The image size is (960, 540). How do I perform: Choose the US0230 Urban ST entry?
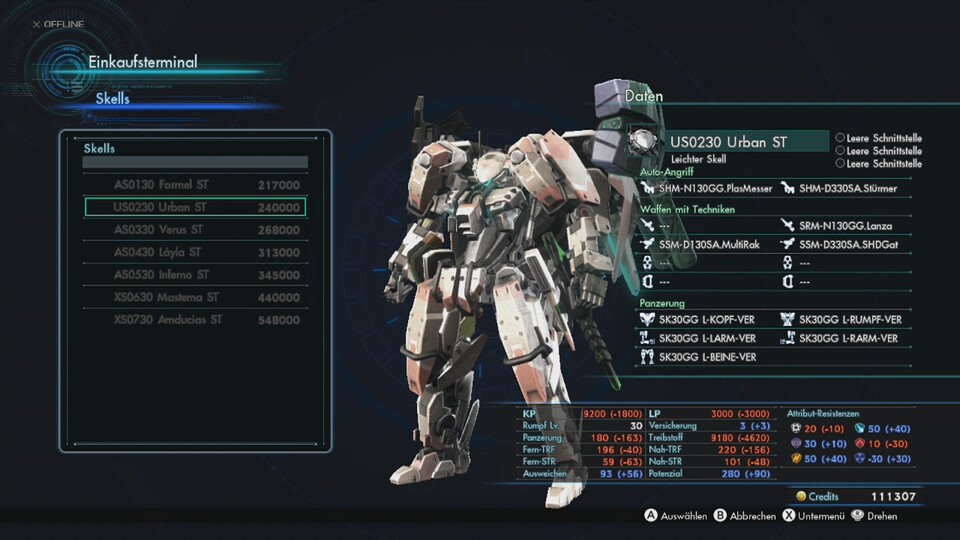[x=195, y=208]
